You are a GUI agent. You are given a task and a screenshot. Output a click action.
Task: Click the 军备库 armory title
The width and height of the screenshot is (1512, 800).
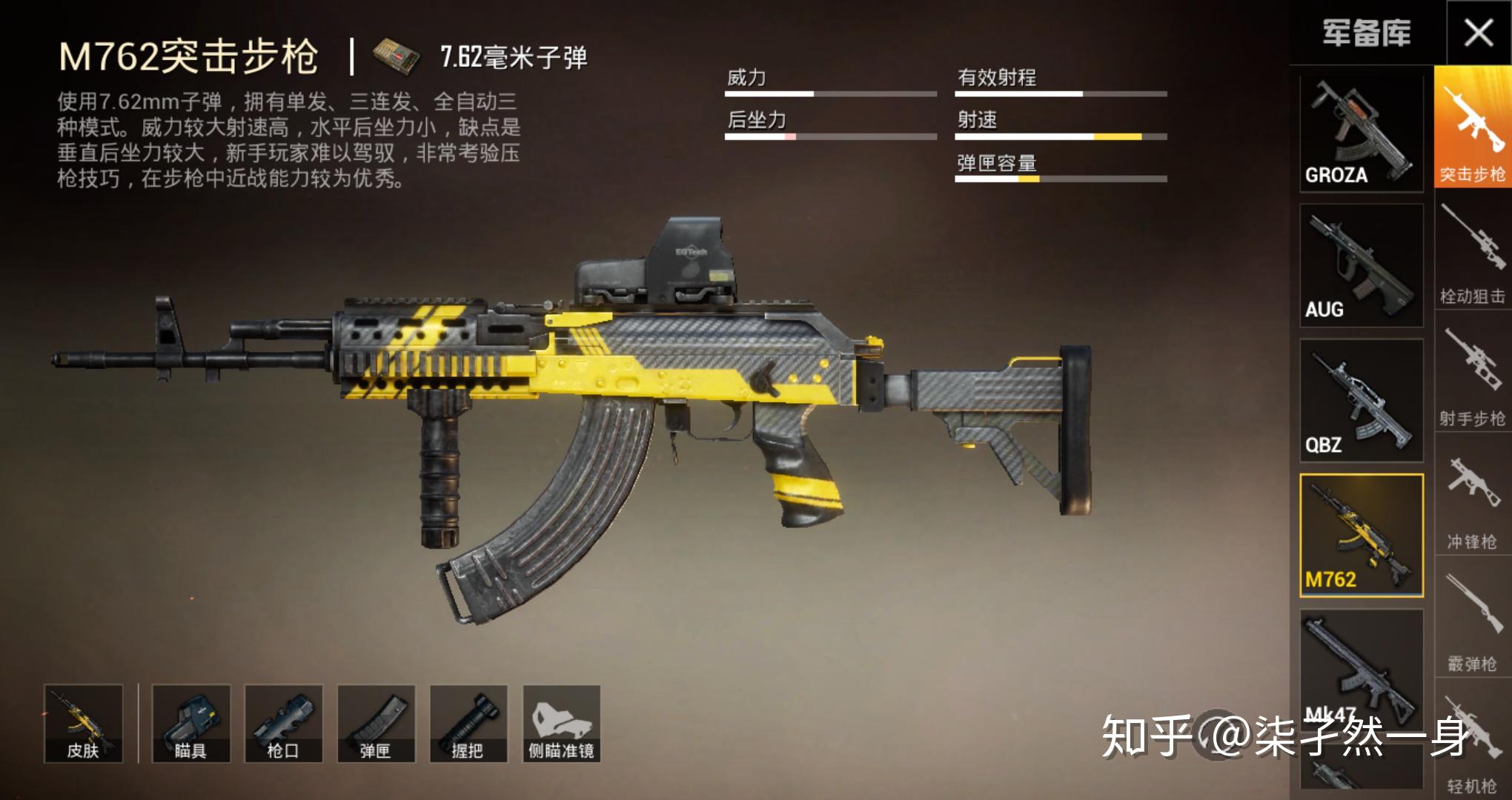coord(1366,33)
